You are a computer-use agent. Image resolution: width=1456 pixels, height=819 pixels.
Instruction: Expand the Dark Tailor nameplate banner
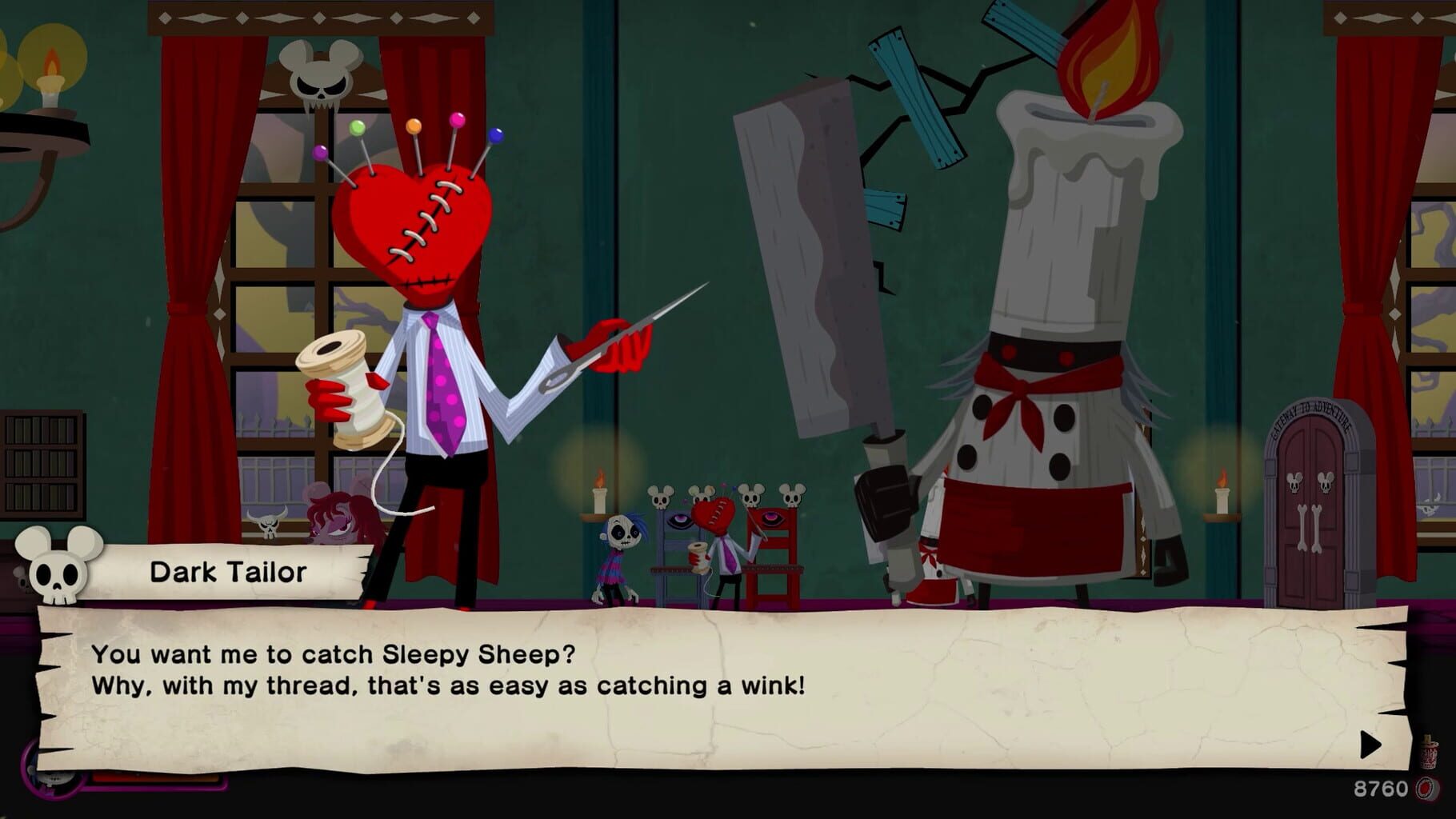[x=240, y=572]
